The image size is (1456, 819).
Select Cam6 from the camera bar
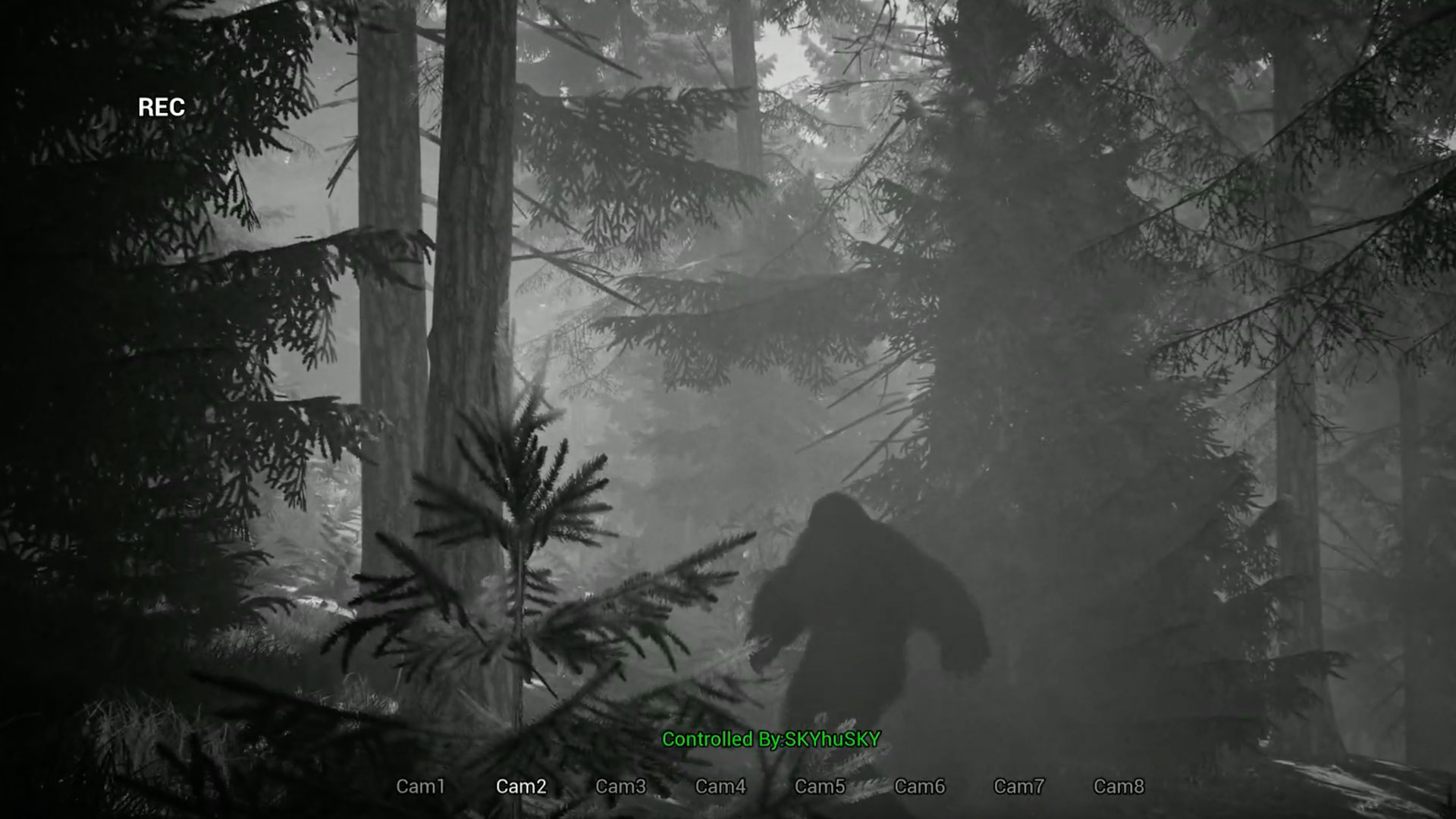tap(919, 787)
